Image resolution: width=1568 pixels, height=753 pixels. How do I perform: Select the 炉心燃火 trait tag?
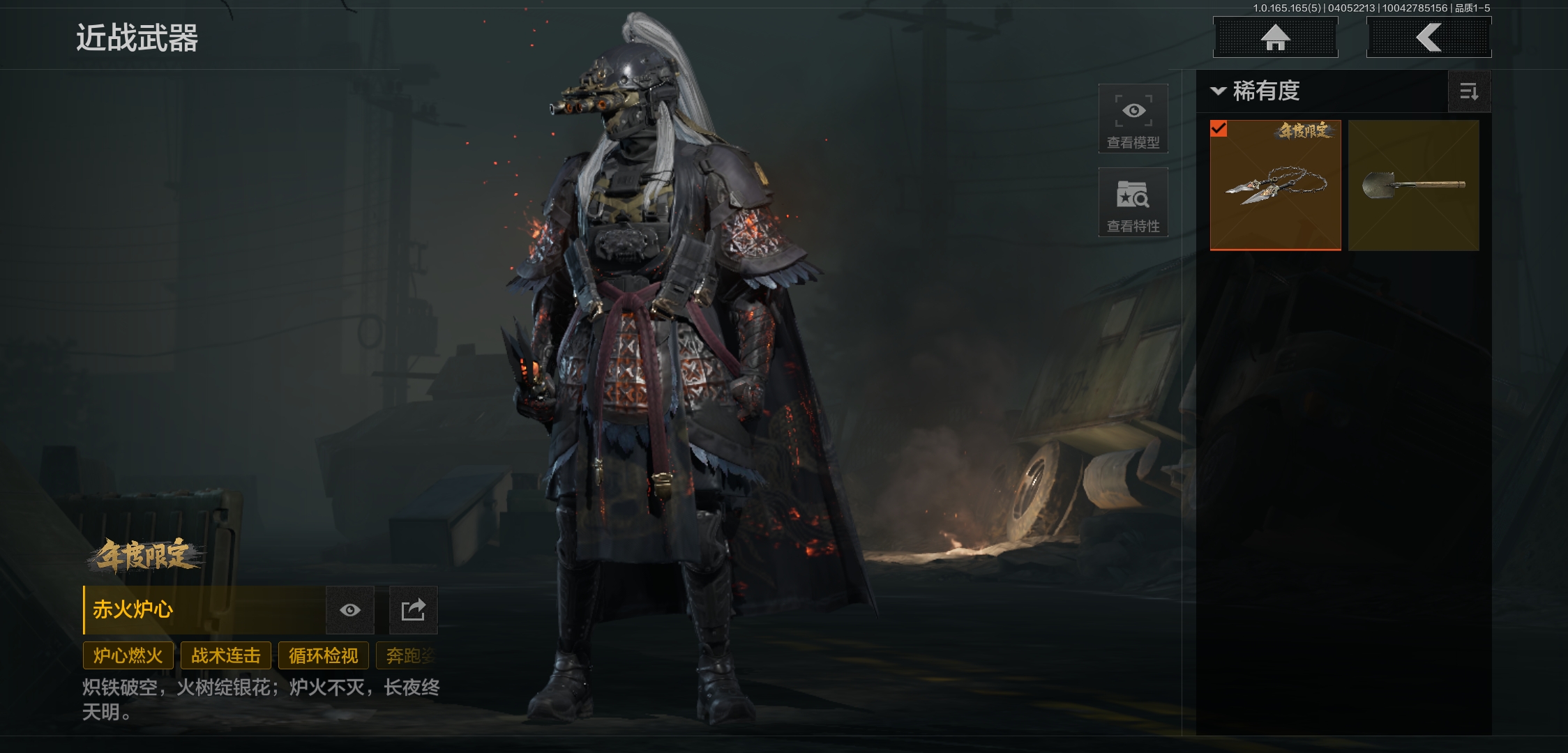[x=128, y=655]
